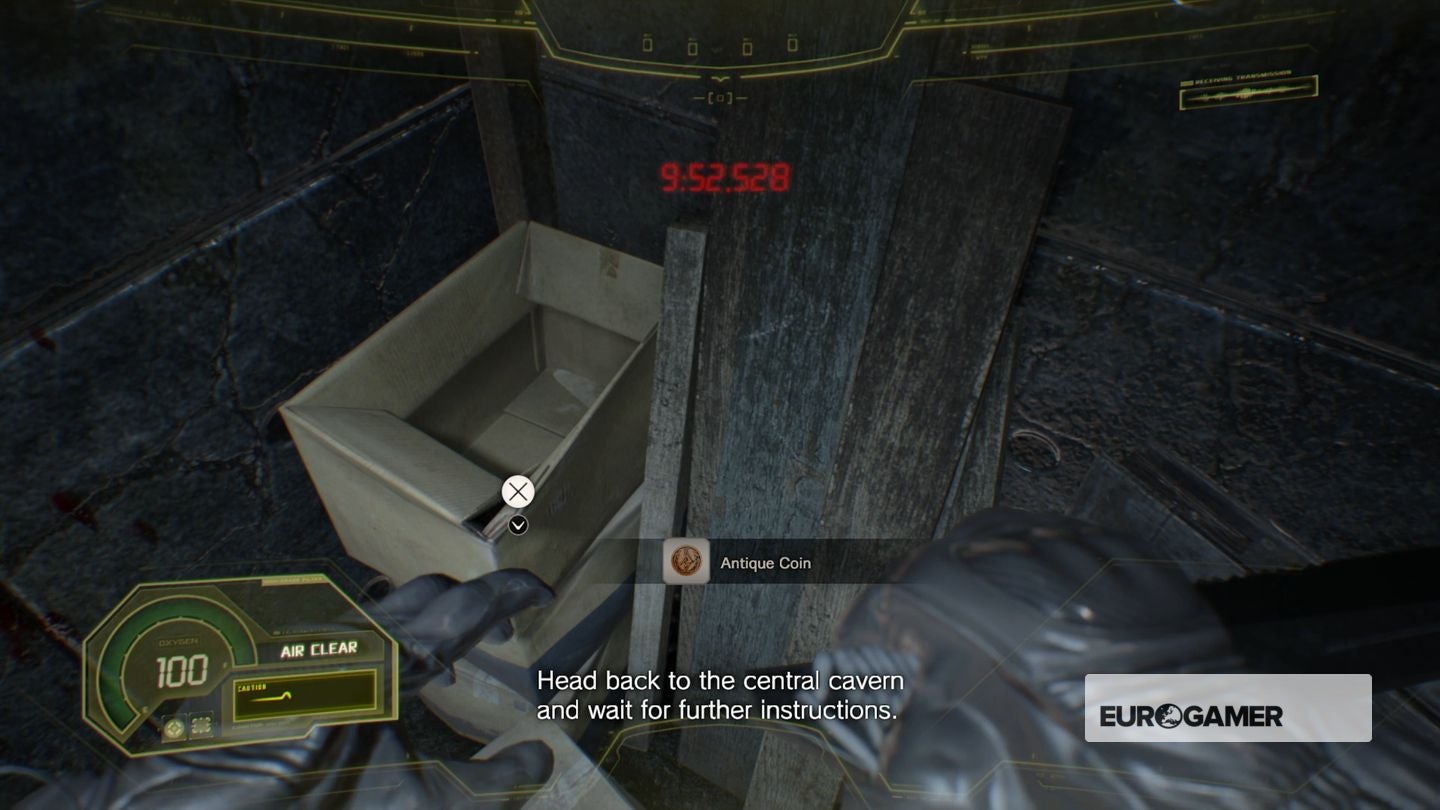
Task: Click the EUROGAMER watermark banner
Action: pos(1228,707)
